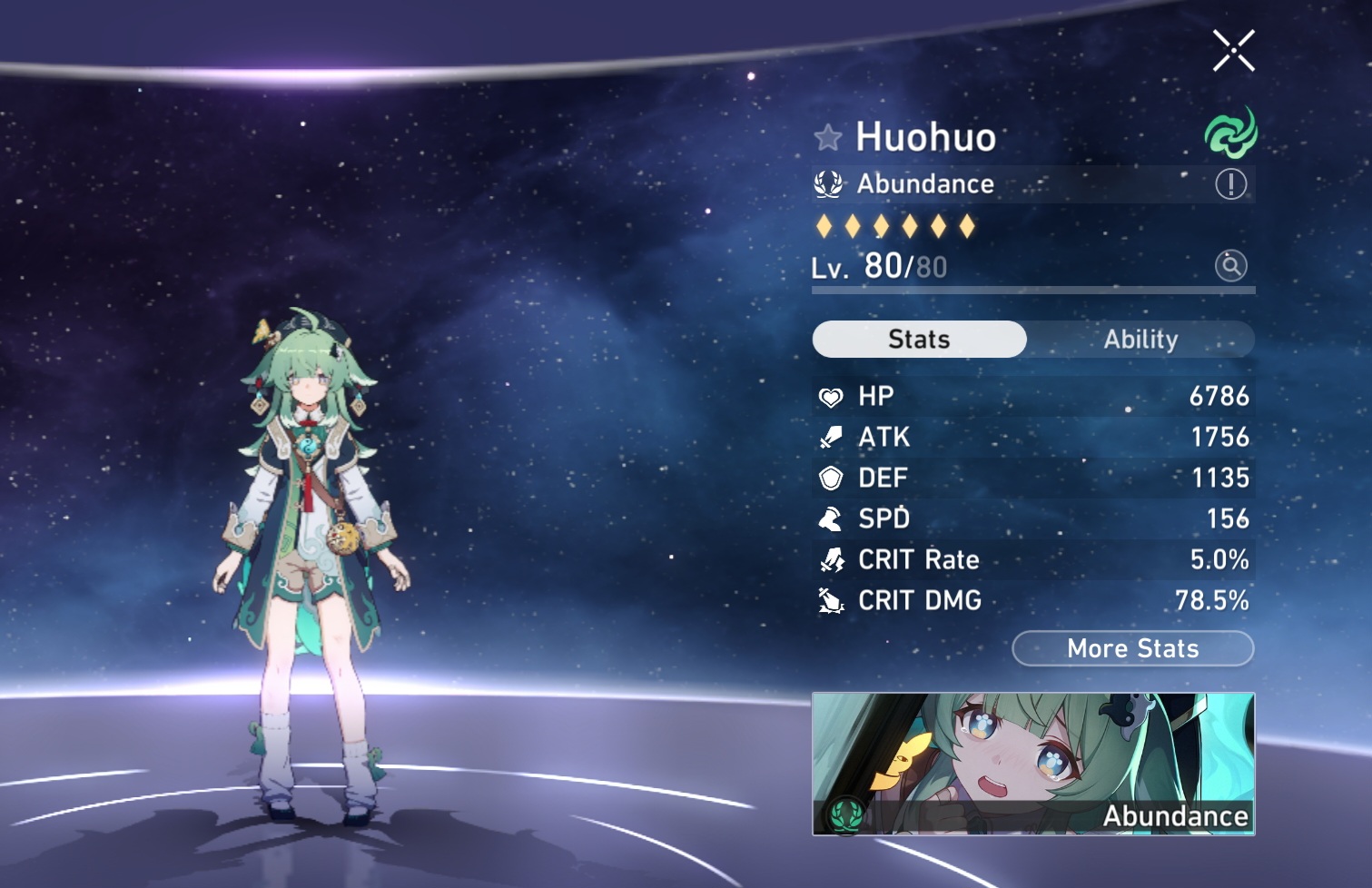Image resolution: width=1372 pixels, height=888 pixels.
Task: Open the Abundance character splash art thumbnail
Action: click(x=1032, y=764)
